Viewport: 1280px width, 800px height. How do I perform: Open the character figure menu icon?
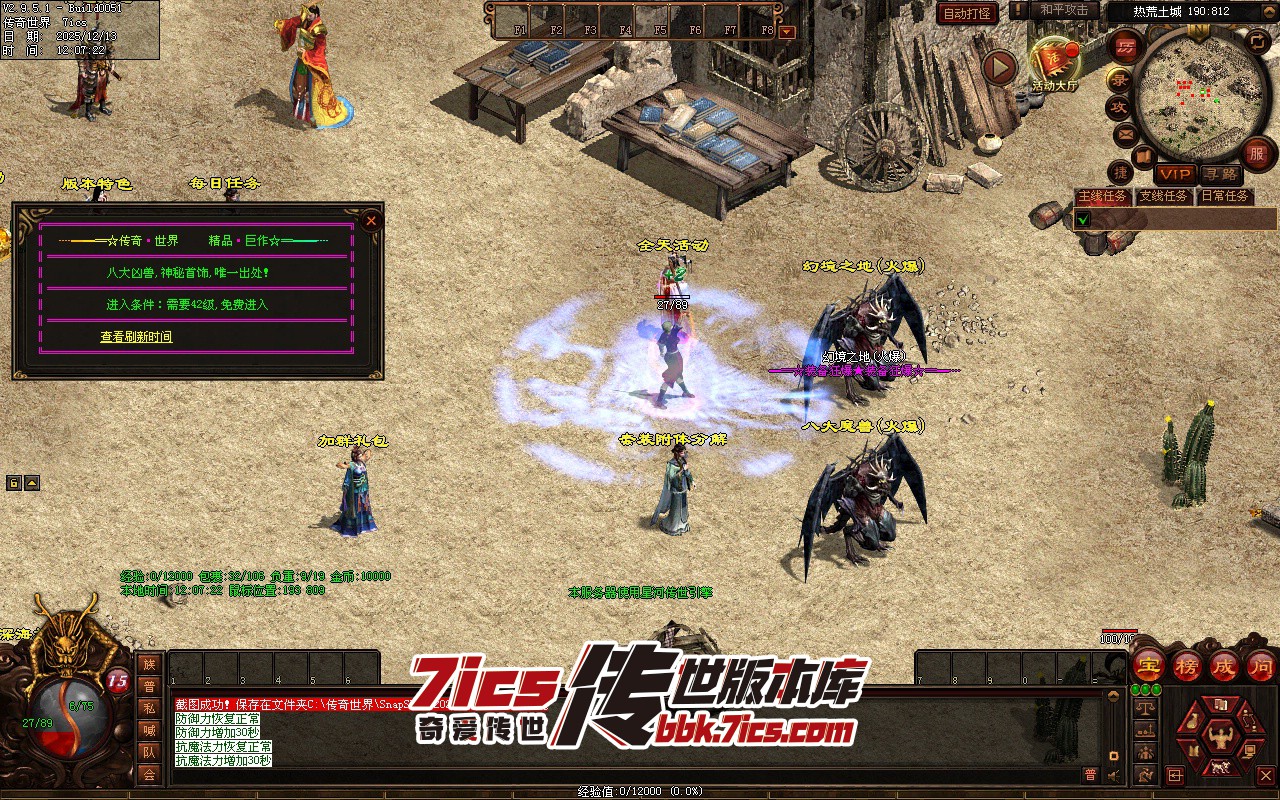[1219, 739]
